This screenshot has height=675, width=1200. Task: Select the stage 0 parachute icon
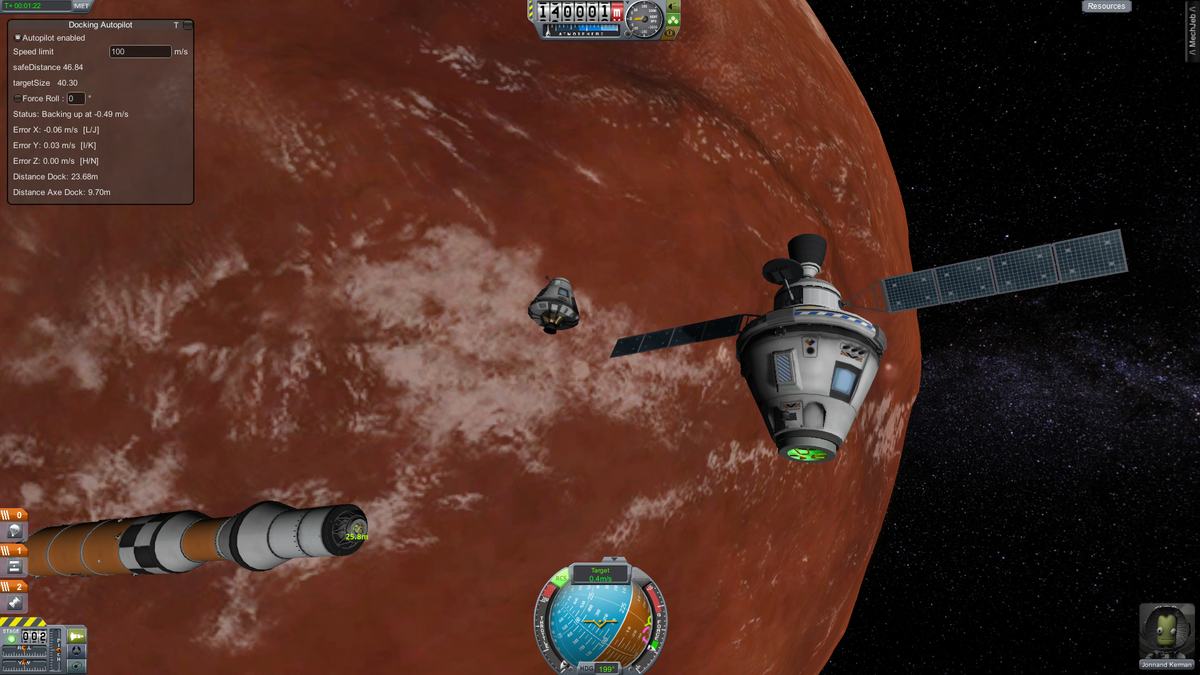(x=15, y=531)
